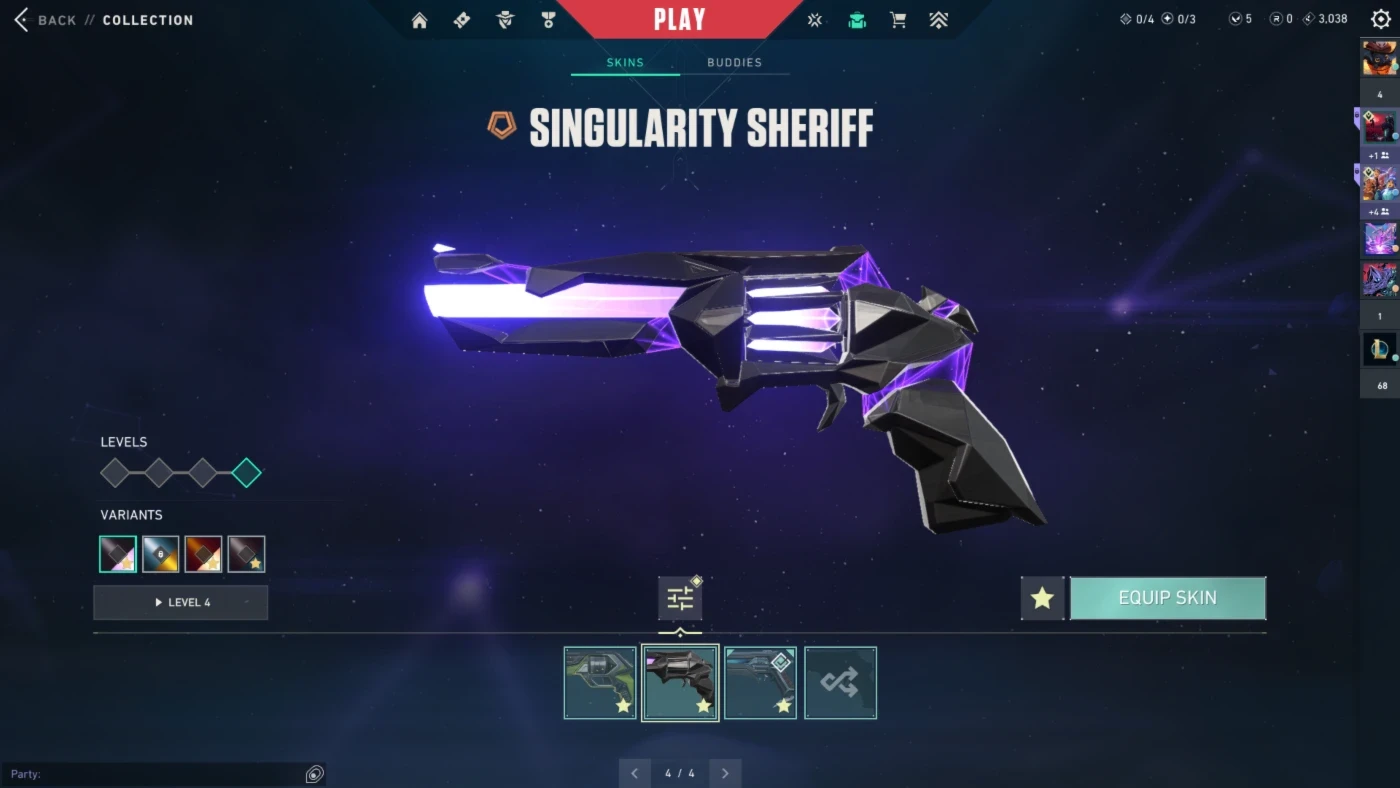The image size is (1400, 788).
Task: Select the highlighted level 4 diamond
Action: point(246,473)
